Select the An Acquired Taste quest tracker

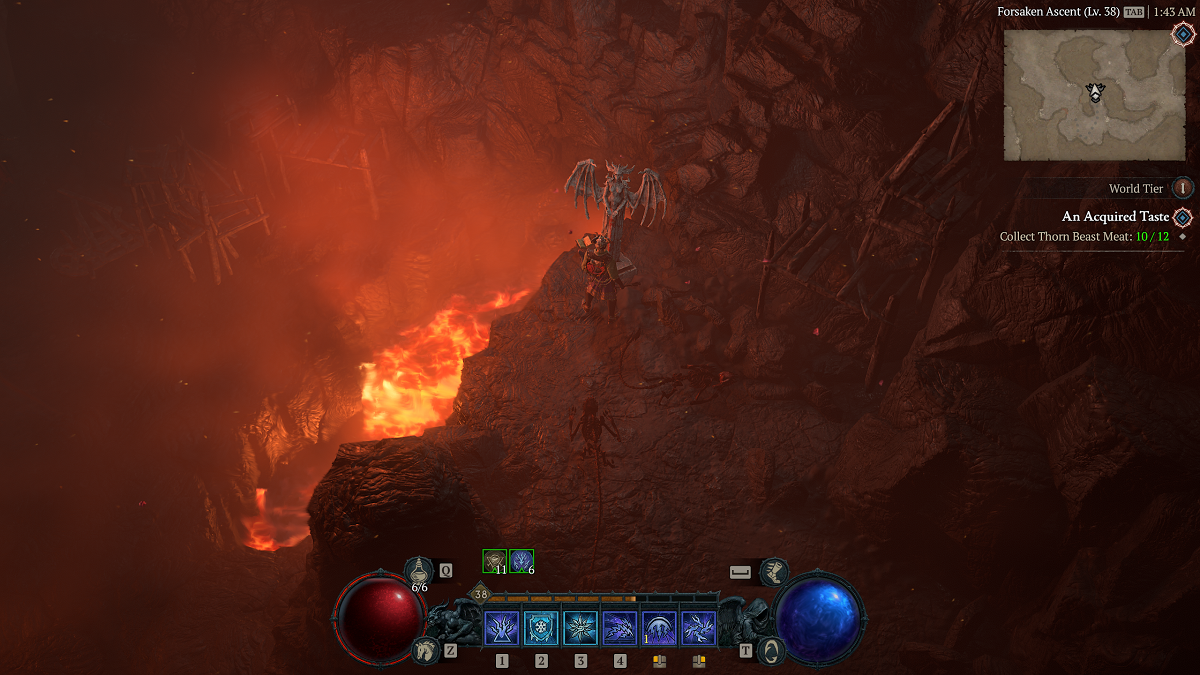pyautogui.click(x=1115, y=217)
